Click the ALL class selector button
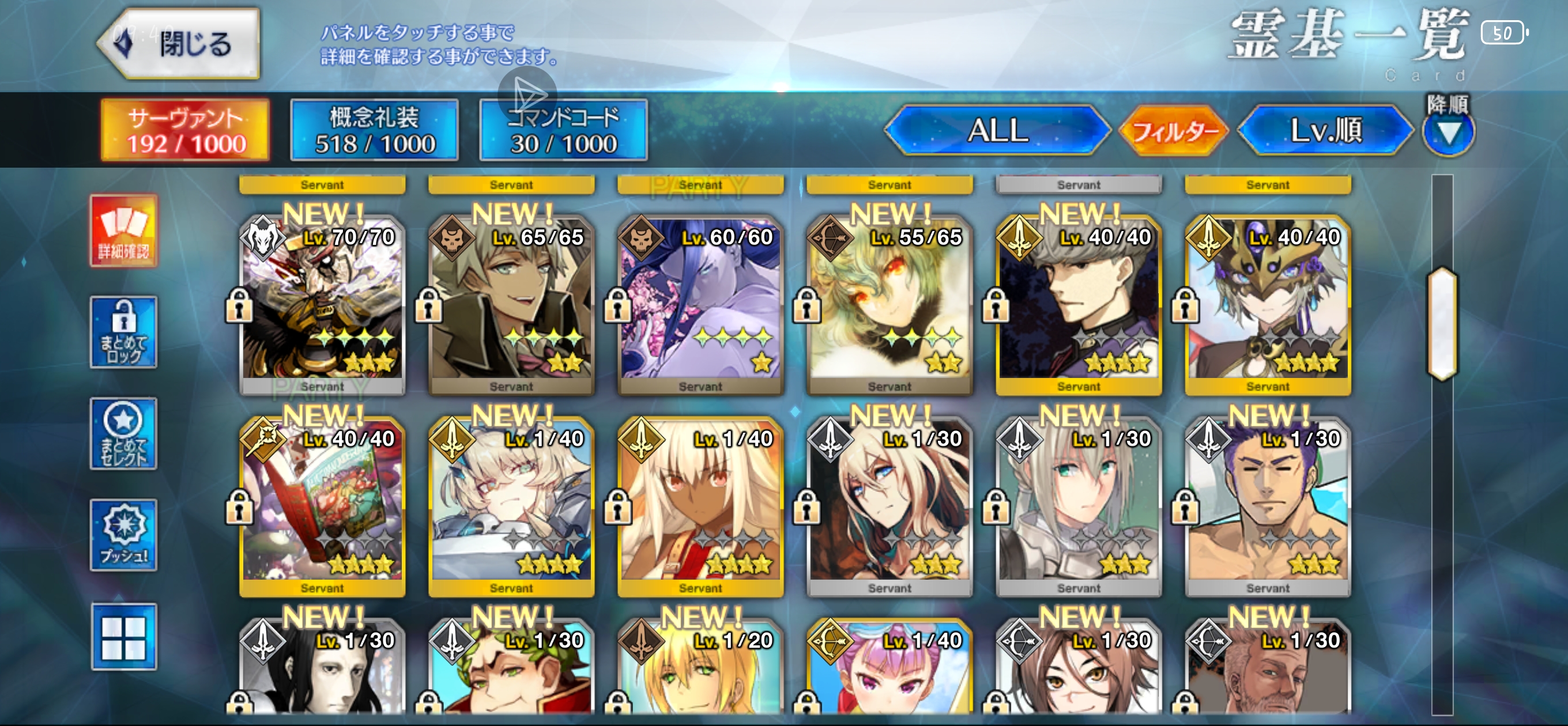This screenshot has width=1568, height=726. pos(997,130)
